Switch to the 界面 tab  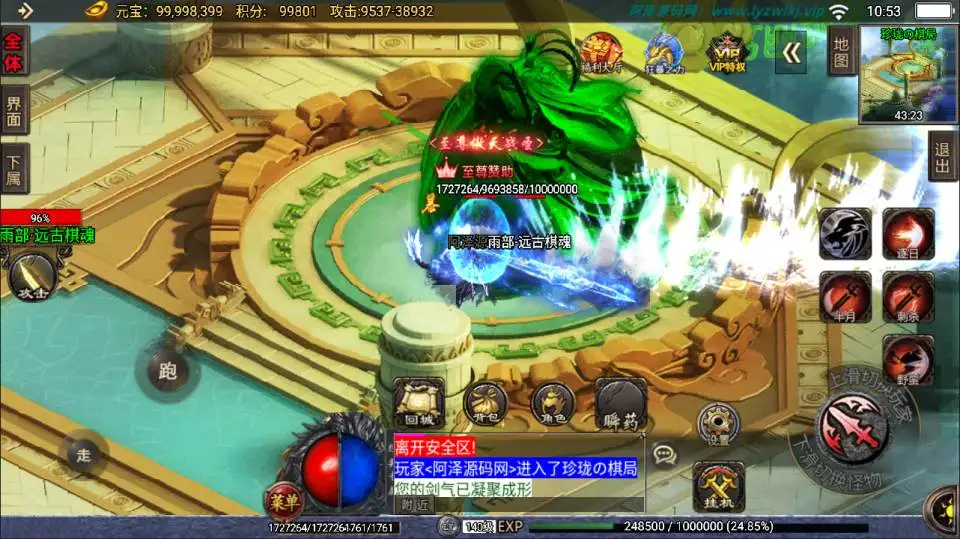coord(14,110)
